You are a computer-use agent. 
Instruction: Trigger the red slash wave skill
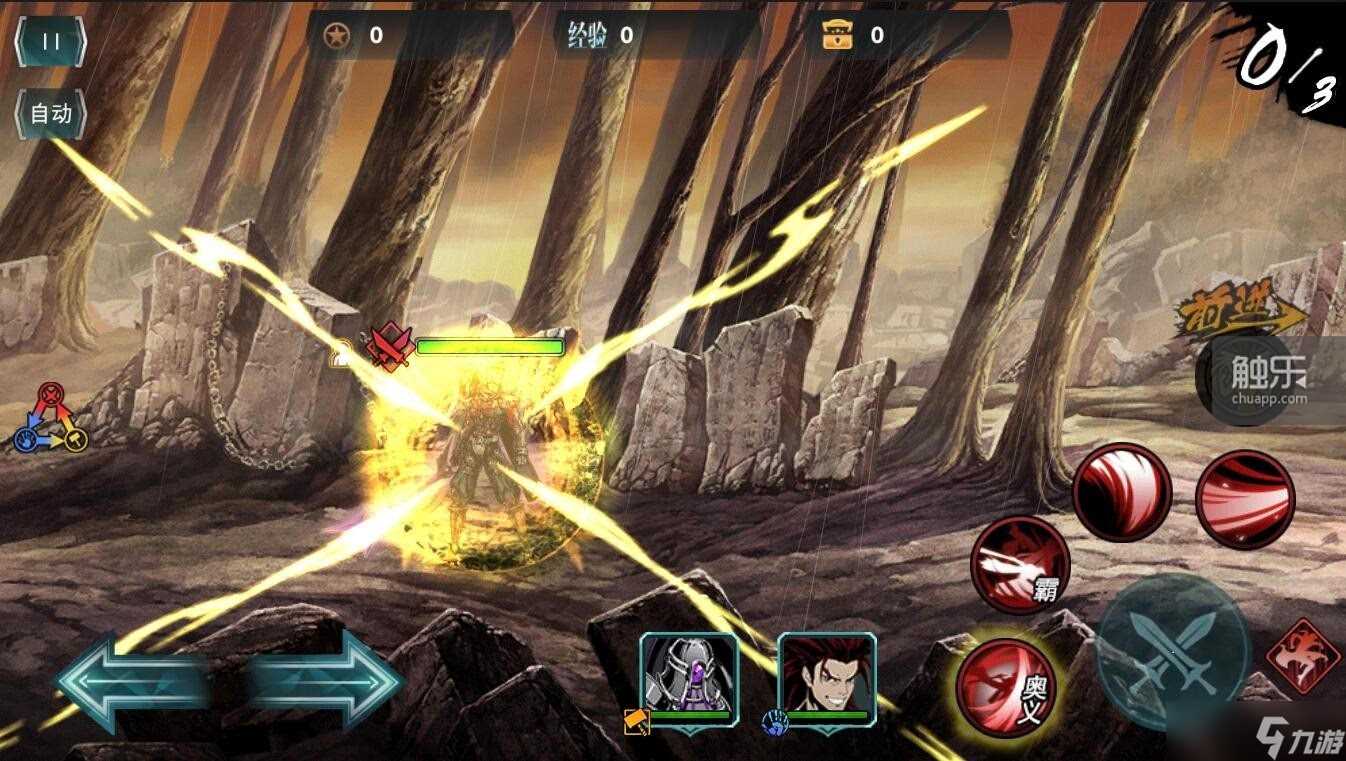pos(1245,499)
